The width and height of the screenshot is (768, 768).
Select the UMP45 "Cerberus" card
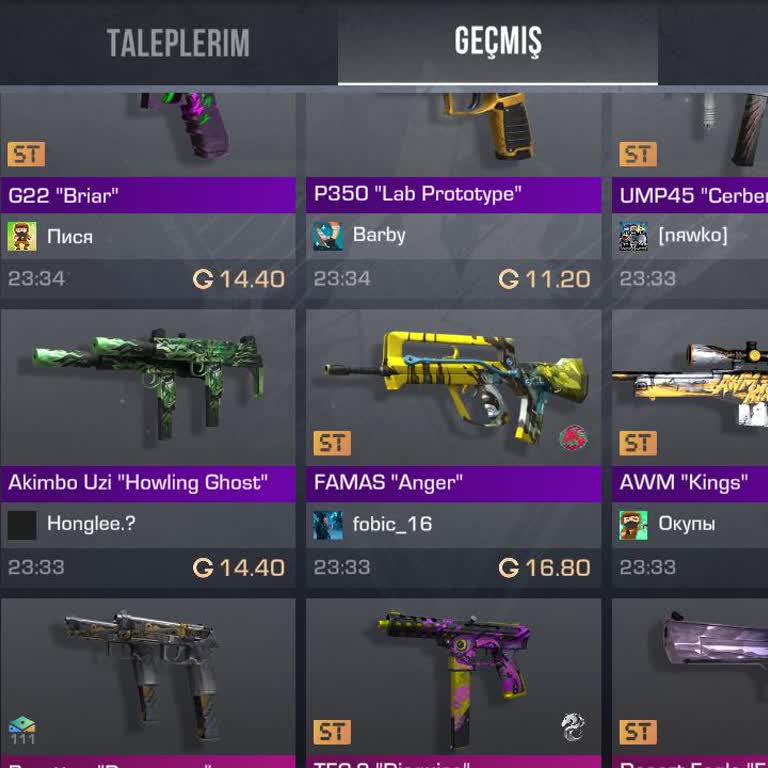pyautogui.click(x=692, y=195)
